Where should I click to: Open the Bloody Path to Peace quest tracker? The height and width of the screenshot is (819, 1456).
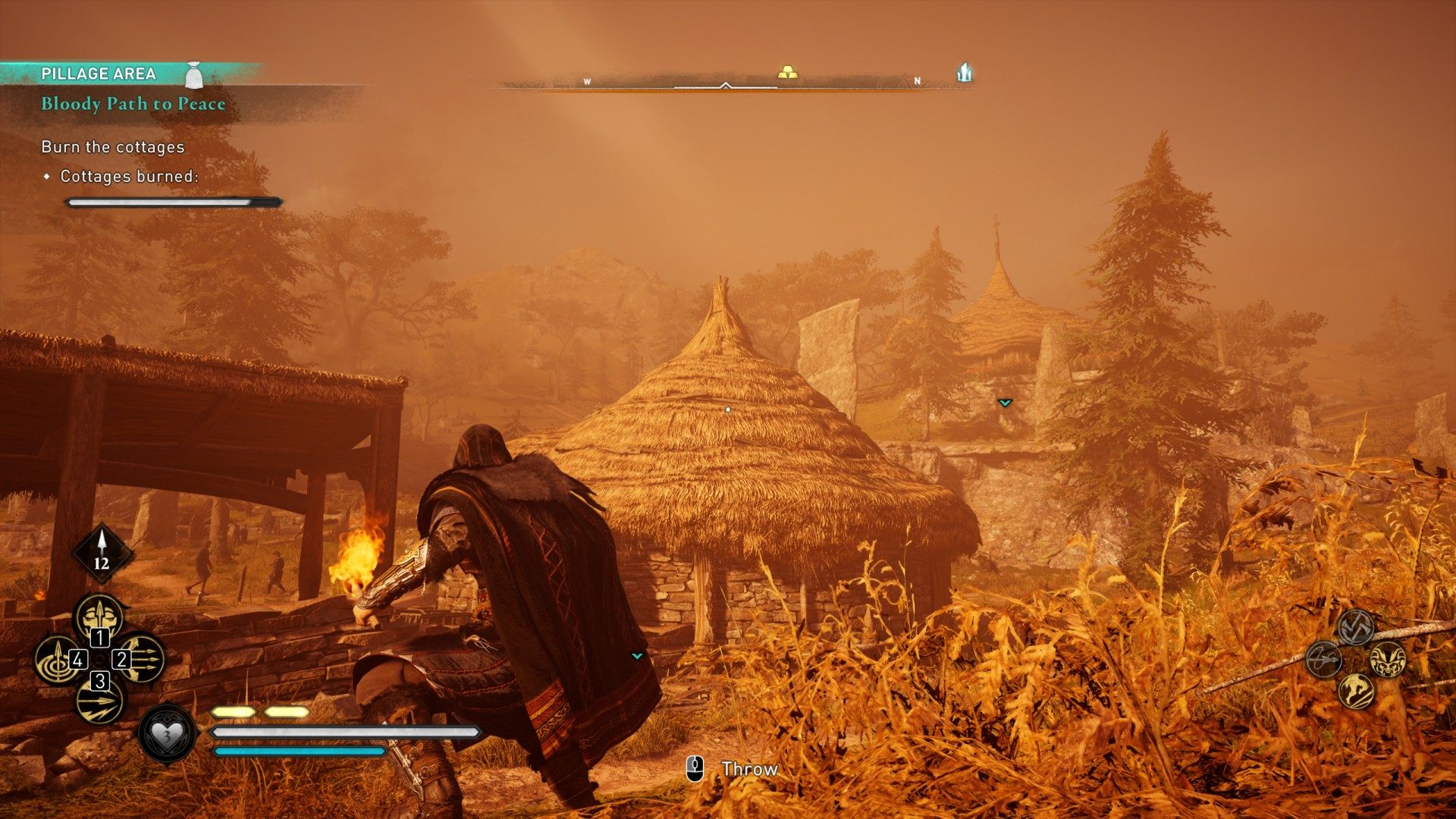(x=133, y=104)
